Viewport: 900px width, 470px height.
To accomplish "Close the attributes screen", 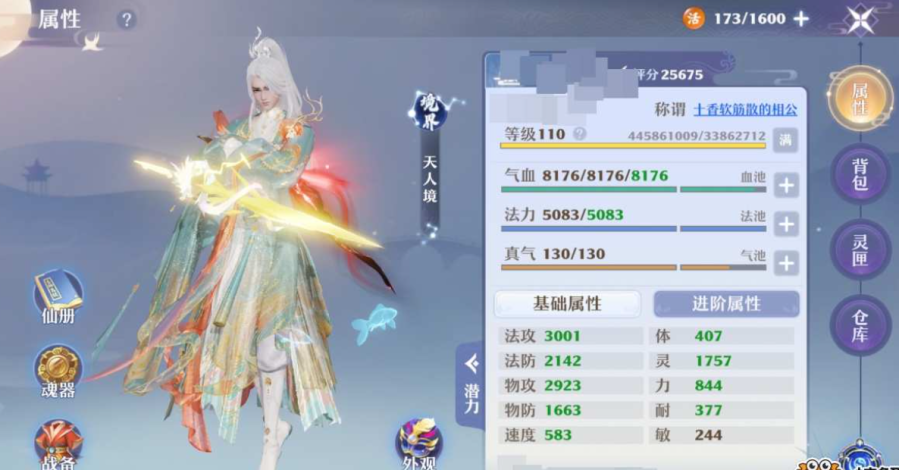I will [859, 20].
